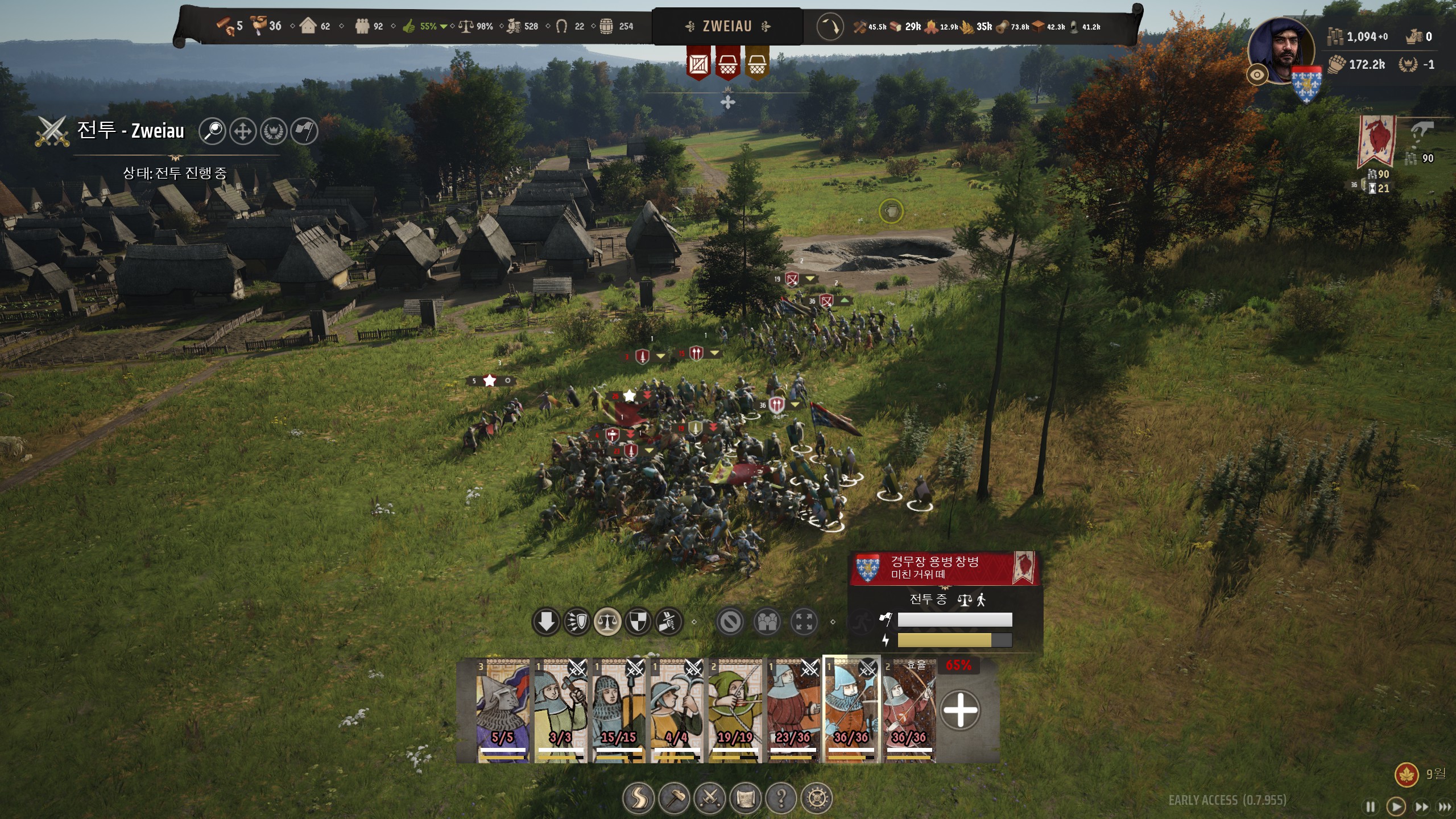Select the 5/5 knight retinue unit card
1456x819 pixels.
point(503,711)
